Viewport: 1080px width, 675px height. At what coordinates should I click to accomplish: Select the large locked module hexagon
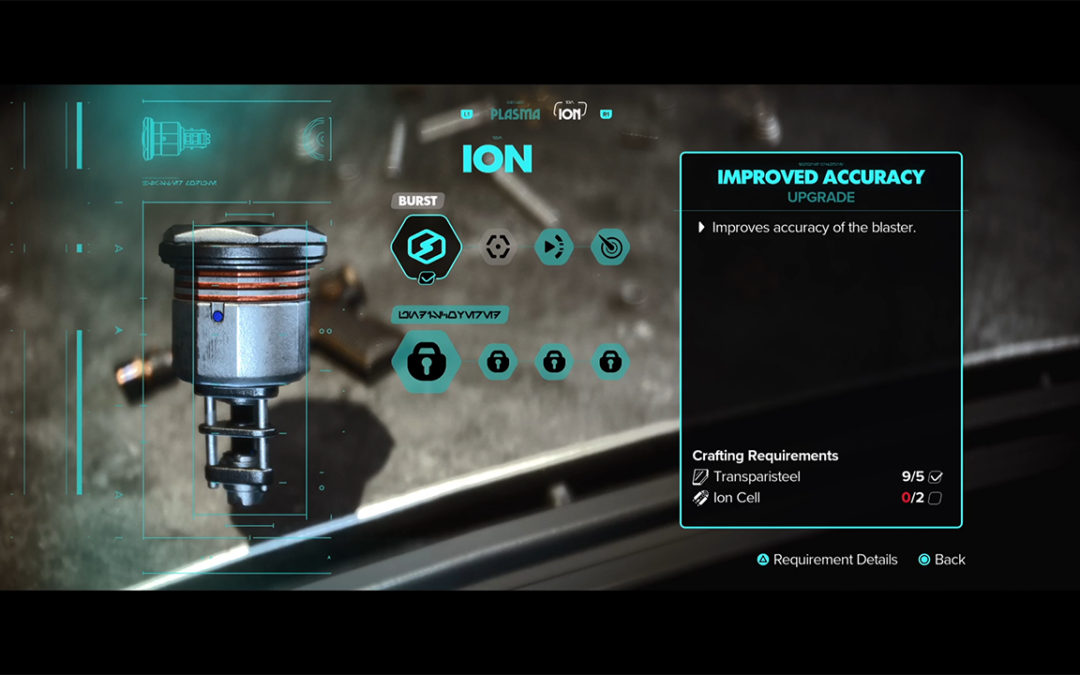tap(426, 362)
